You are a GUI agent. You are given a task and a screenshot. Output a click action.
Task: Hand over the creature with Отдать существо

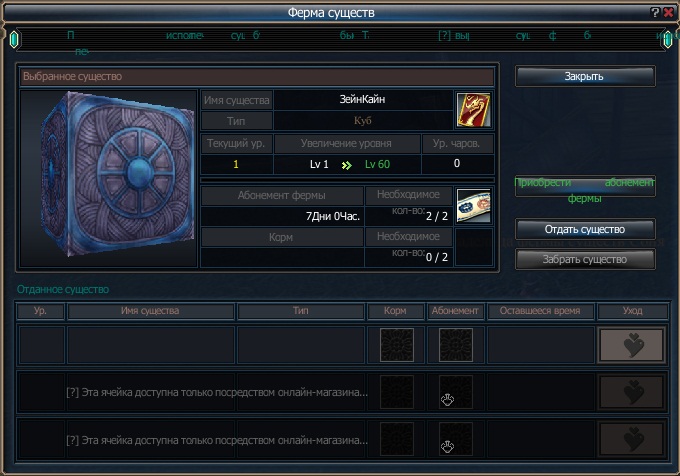[x=585, y=229]
